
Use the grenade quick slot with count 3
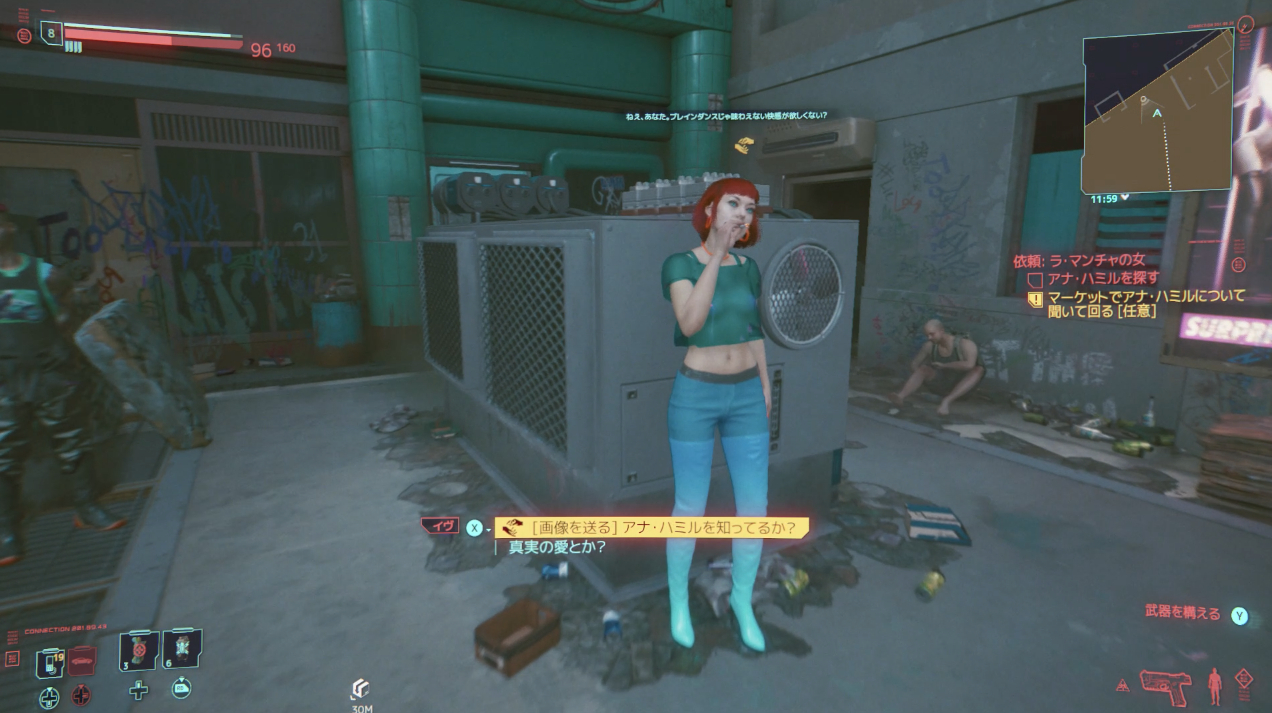click(x=138, y=652)
